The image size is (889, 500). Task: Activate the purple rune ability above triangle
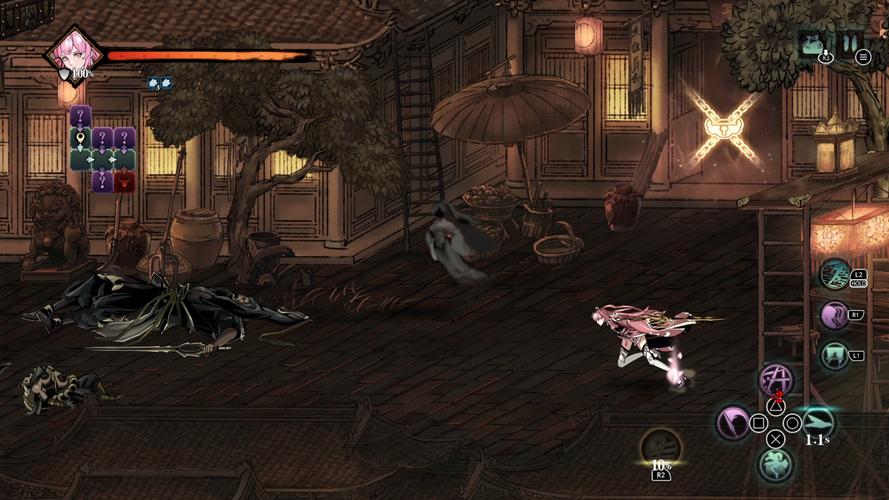point(775,379)
